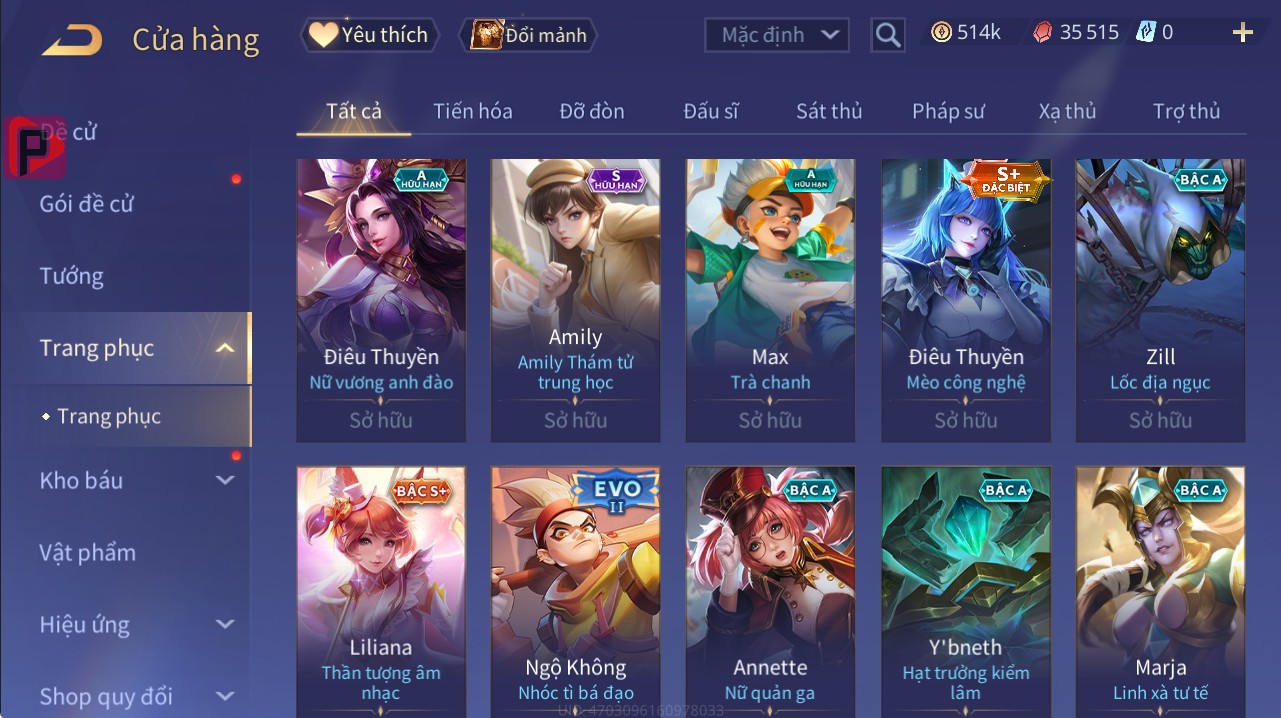Screen dimensions: 1281x718
Task: Open the Yêu thích favorites list
Action: [368, 35]
